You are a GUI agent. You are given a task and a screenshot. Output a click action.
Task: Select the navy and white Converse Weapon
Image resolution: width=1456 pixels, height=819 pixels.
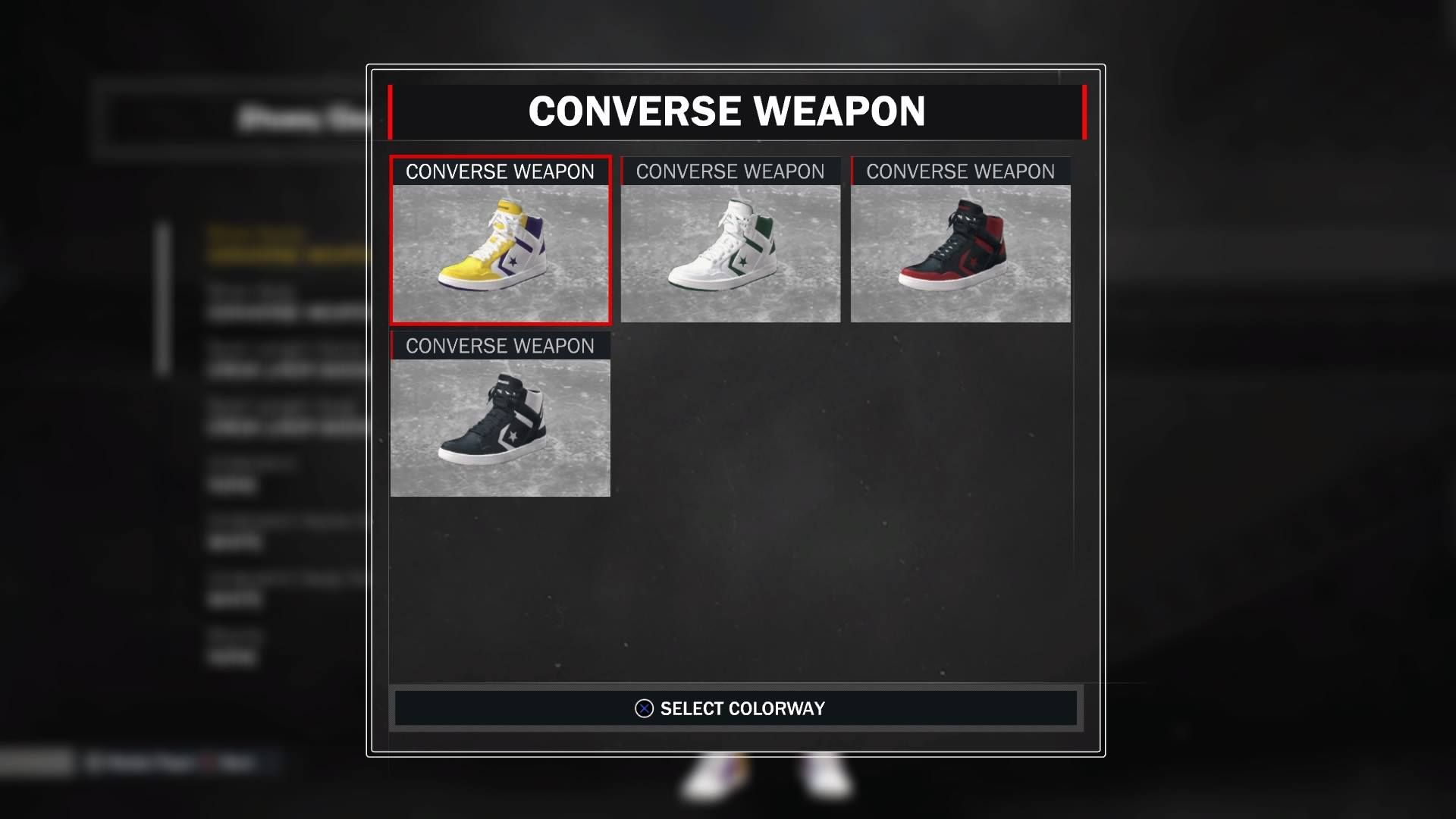click(x=500, y=416)
